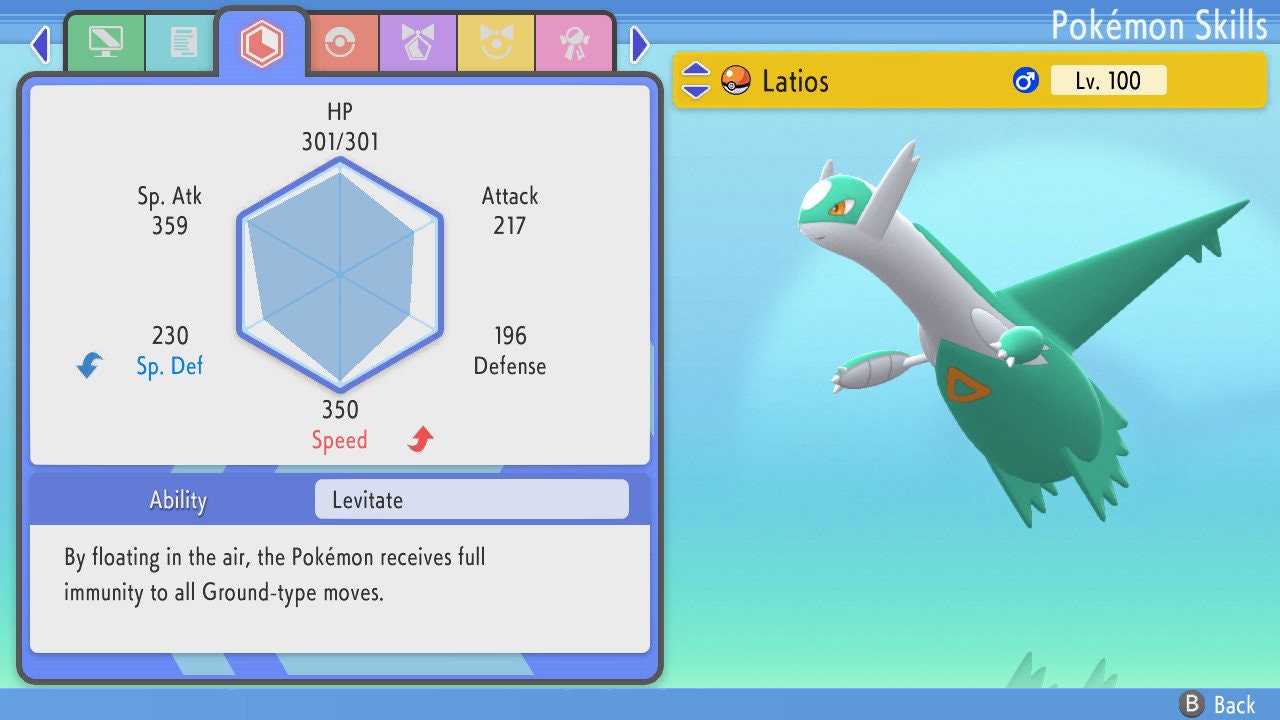Switch to the Poké Ball battle moves tab
Image resolution: width=1280 pixels, height=720 pixels.
339,43
